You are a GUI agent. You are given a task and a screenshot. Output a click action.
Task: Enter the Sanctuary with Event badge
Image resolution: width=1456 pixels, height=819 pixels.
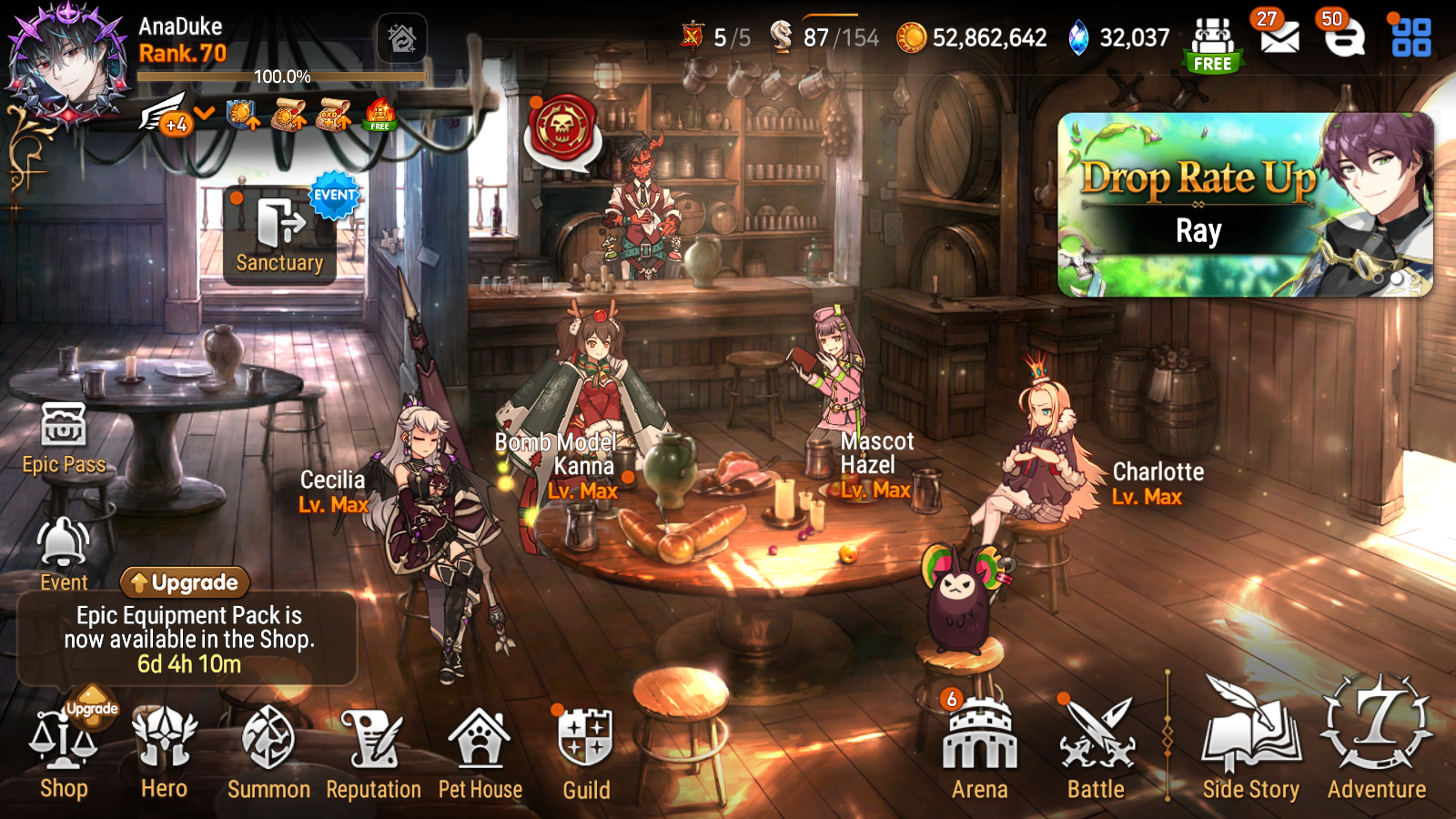pyautogui.click(x=282, y=232)
